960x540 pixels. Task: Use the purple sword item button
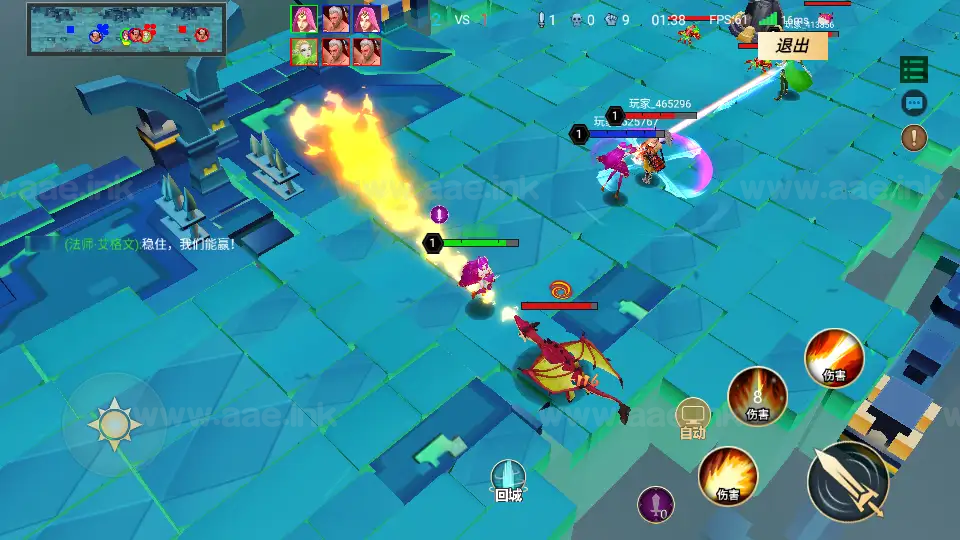(656, 504)
